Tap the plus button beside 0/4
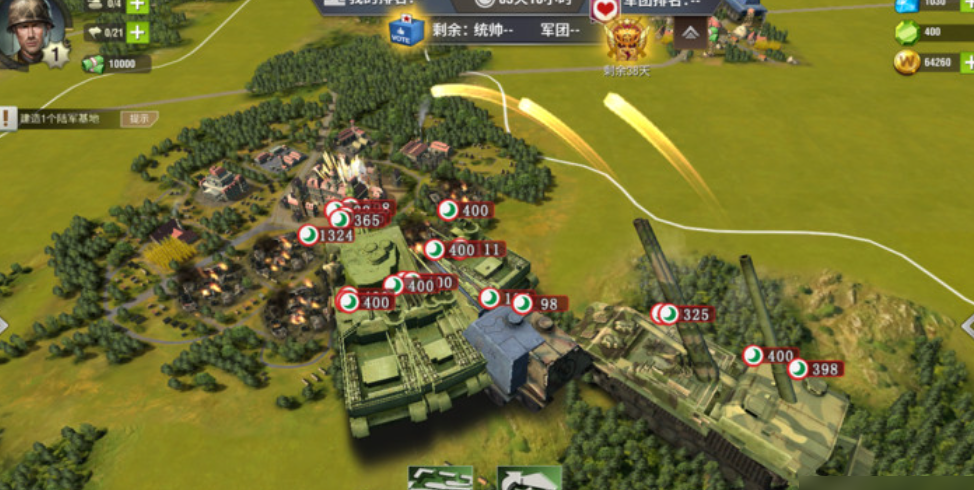 point(137,5)
